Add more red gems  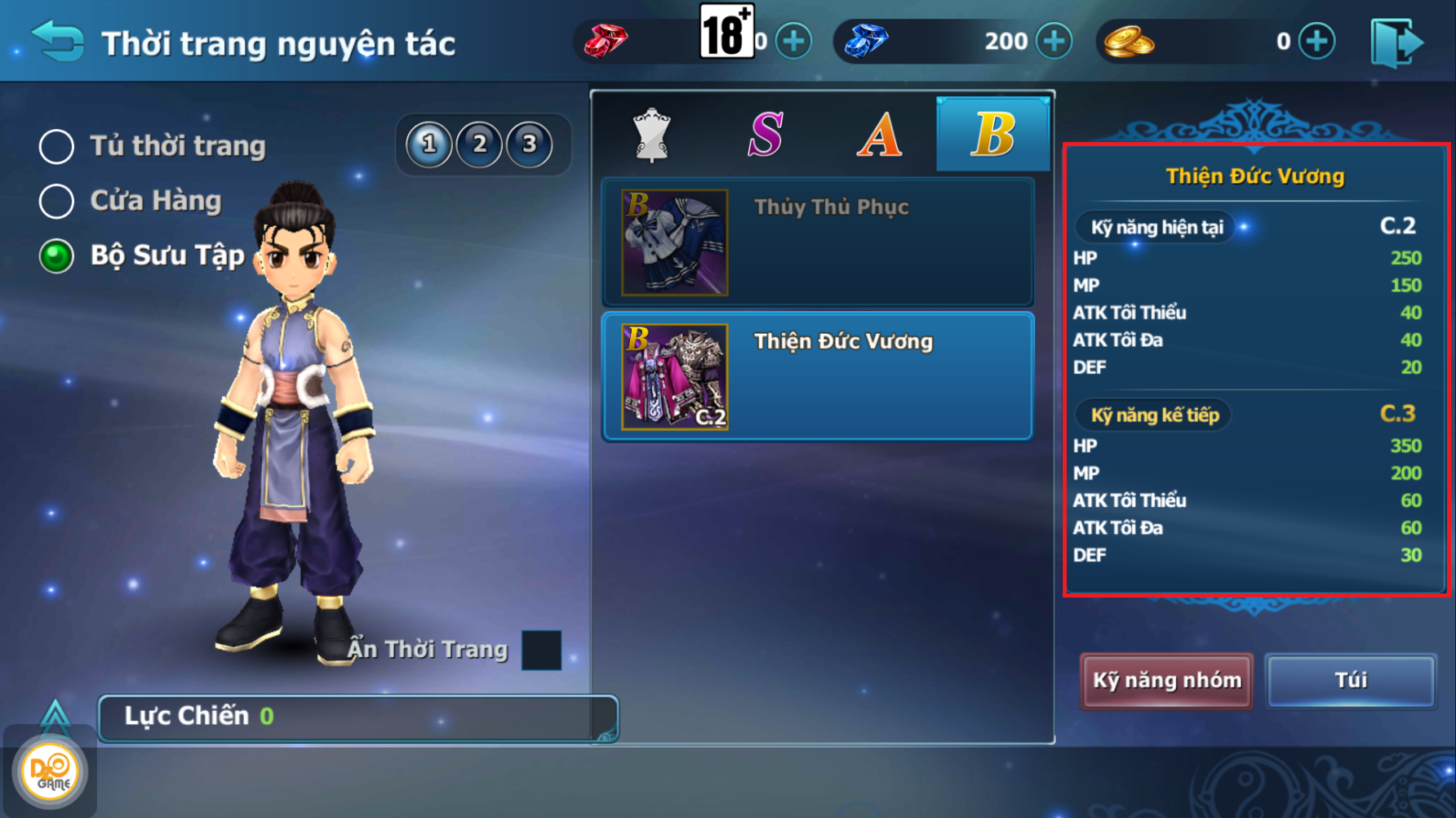click(x=793, y=41)
